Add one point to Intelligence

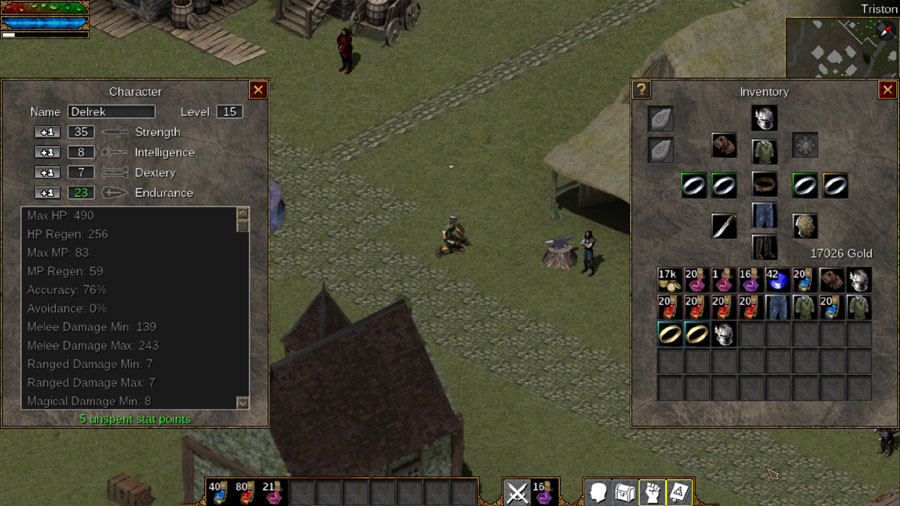47,152
